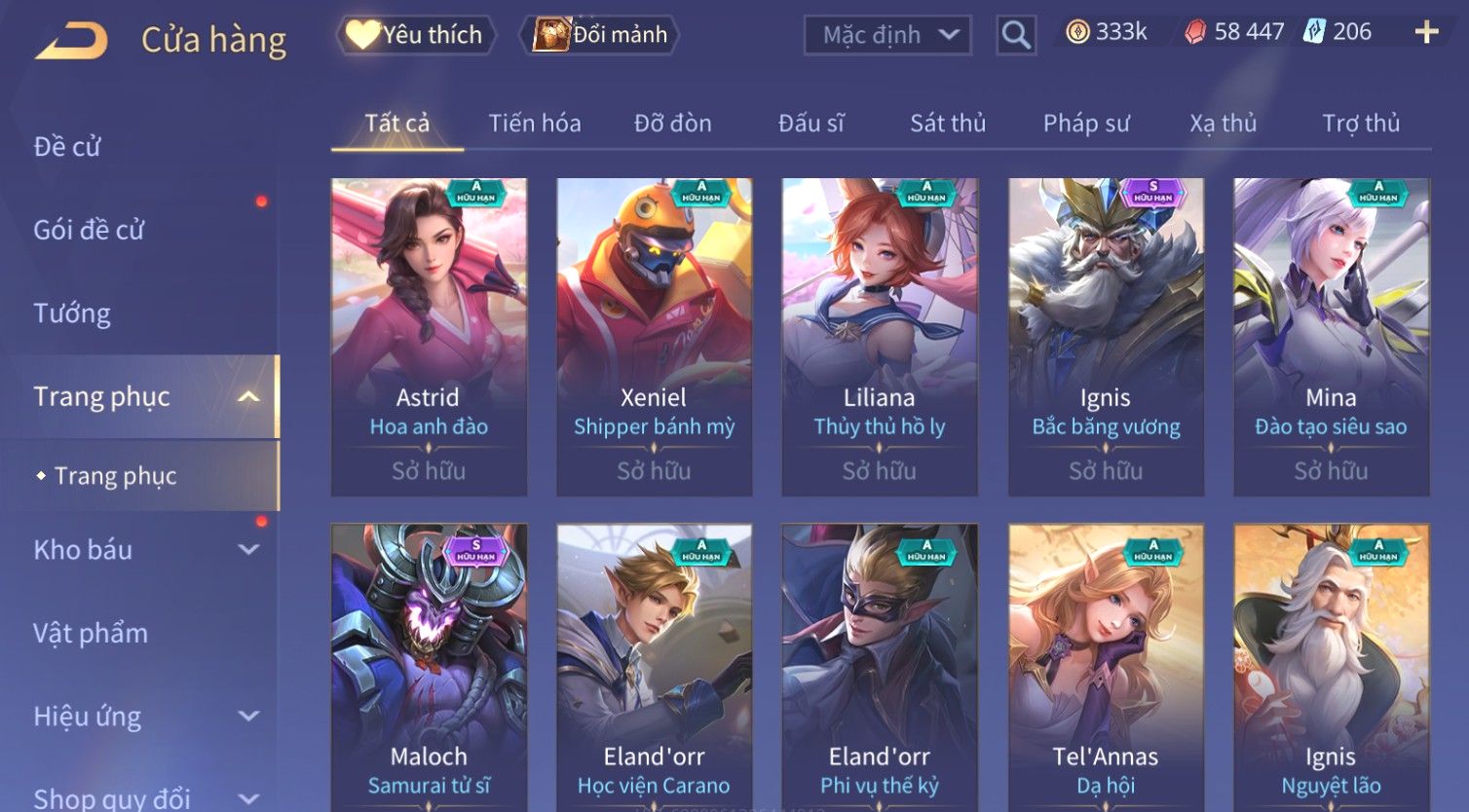The image size is (1469, 812).
Task: Select the Sát thủ category tab
Action: [948, 124]
